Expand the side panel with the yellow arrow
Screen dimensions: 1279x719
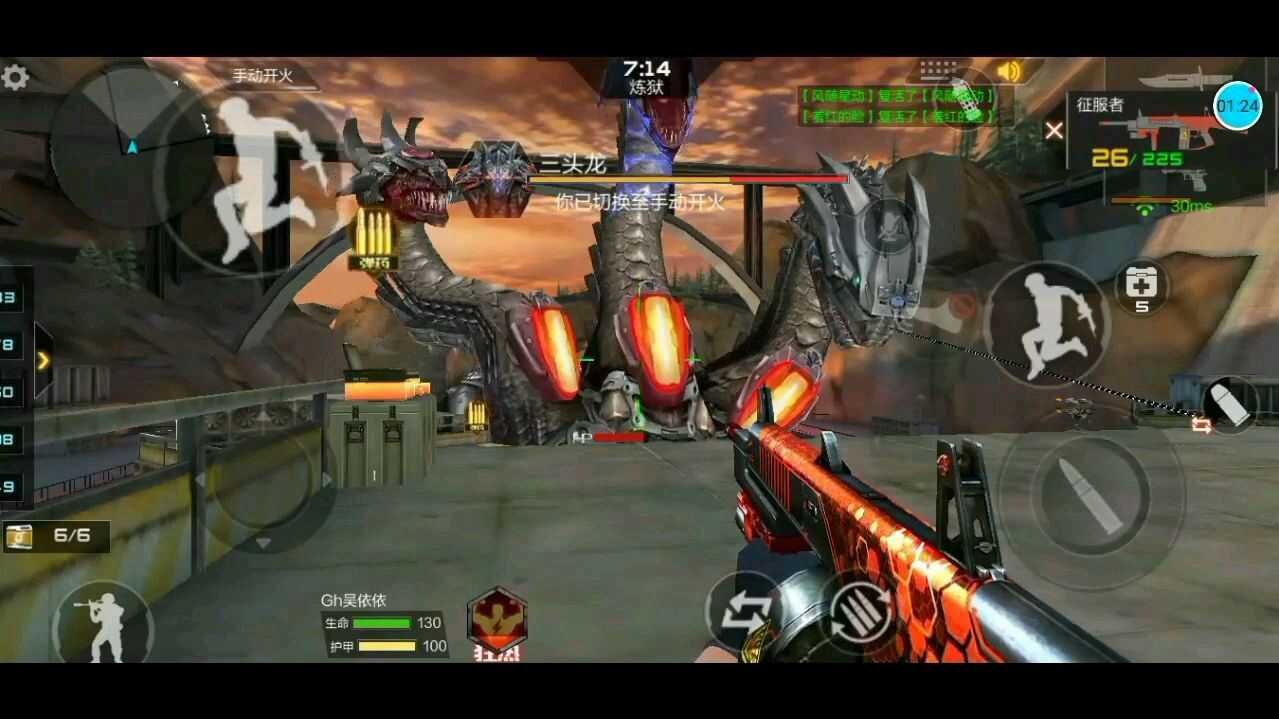43,359
